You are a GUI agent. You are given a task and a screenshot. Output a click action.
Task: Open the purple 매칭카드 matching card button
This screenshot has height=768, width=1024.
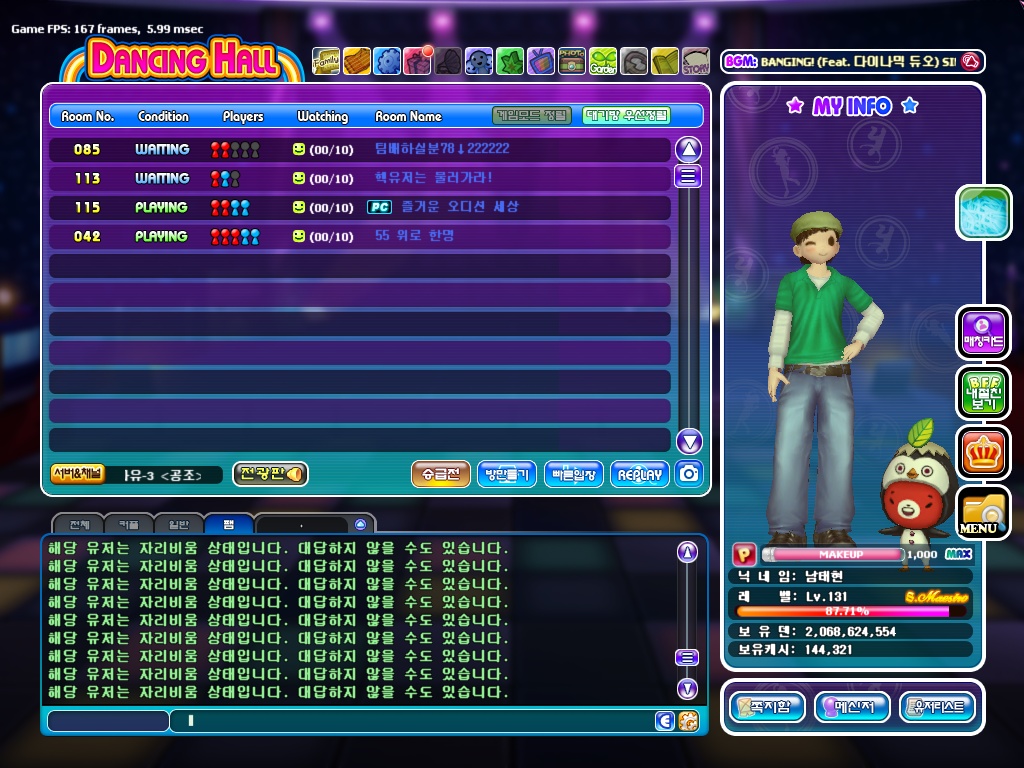[982, 332]
